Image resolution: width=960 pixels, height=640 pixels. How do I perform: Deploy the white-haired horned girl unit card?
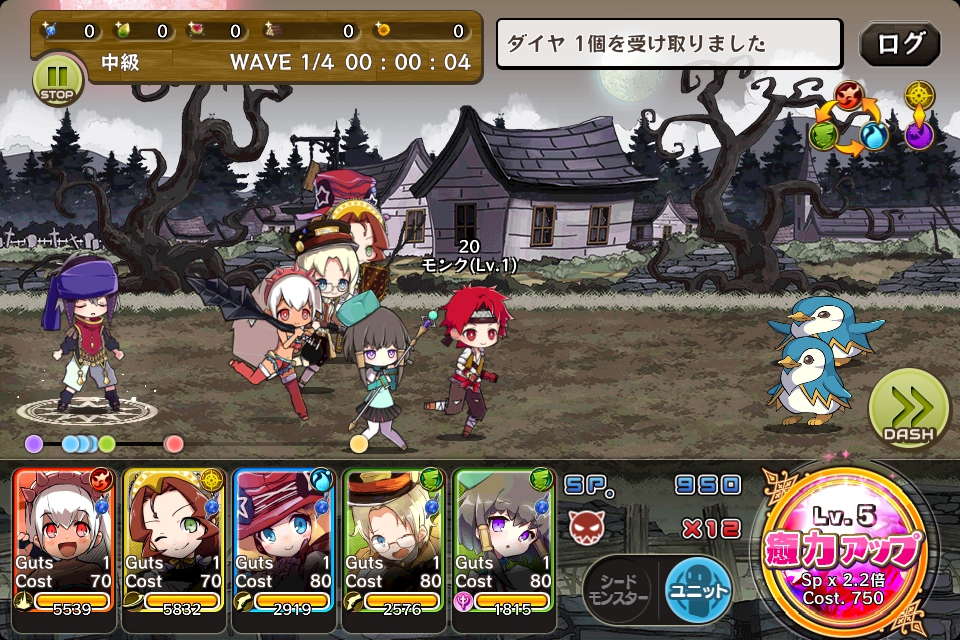[64, 542]
